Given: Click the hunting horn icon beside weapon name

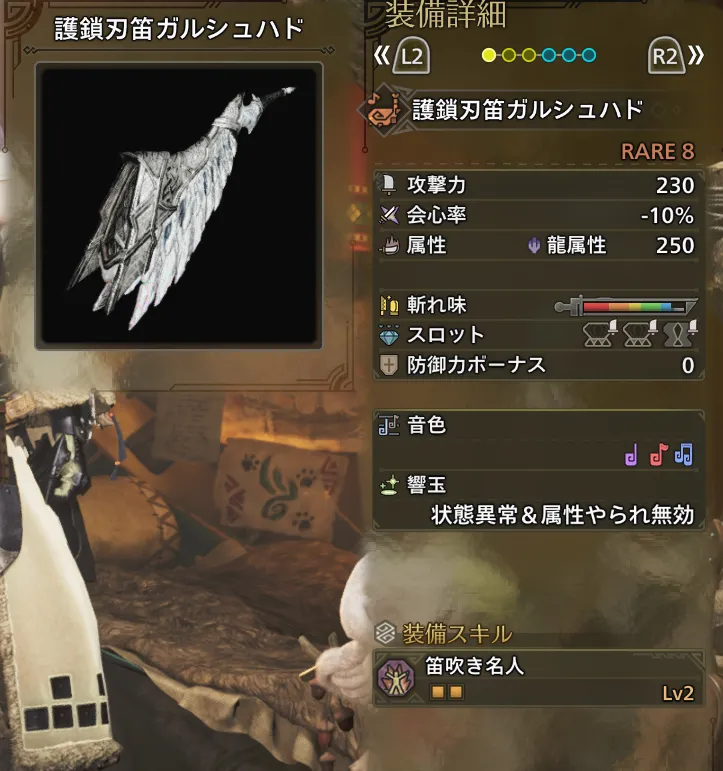Looking at the screenshot, I should click(x=382, y=110).
